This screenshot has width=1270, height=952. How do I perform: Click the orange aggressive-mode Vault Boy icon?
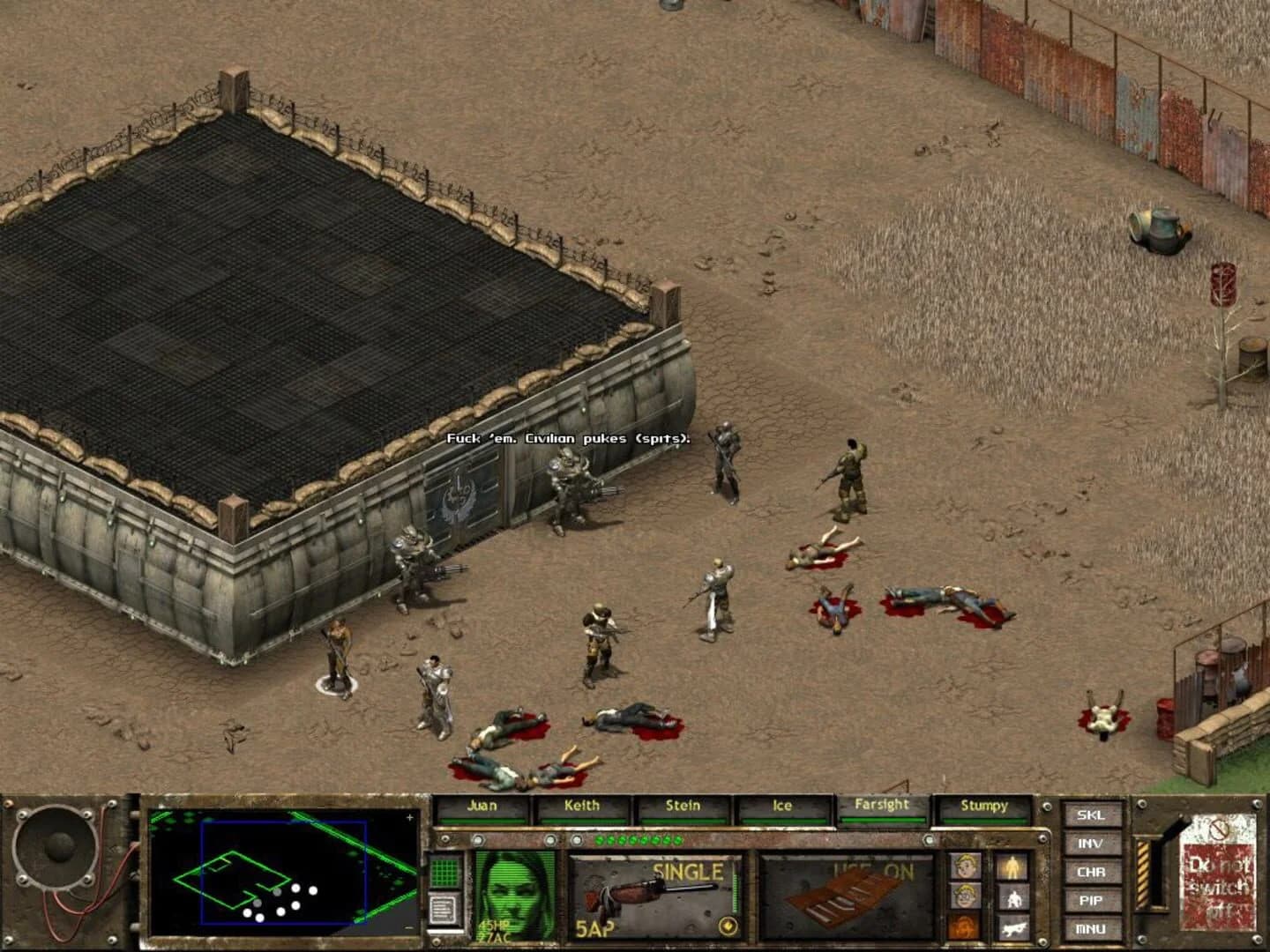tap(964, 926)
